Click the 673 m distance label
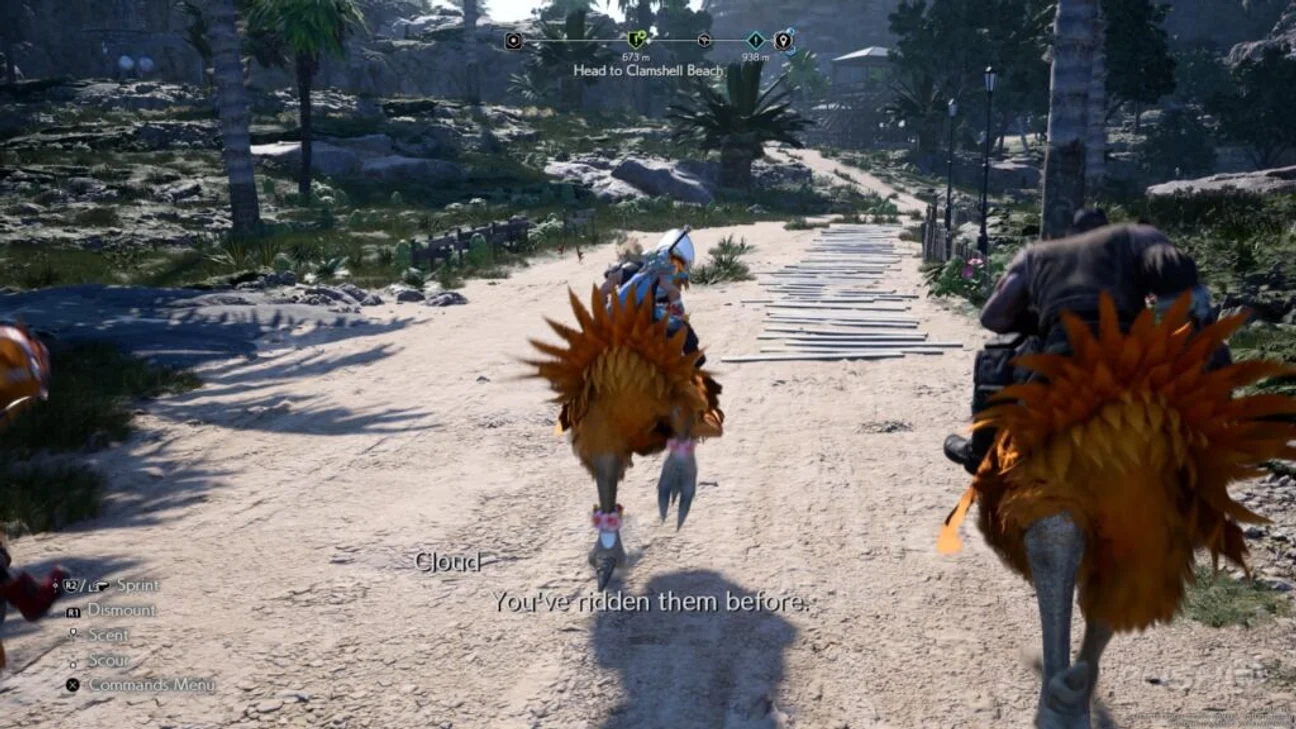The height and width of the screenshot is (729, 1296). tap(636, 57)
